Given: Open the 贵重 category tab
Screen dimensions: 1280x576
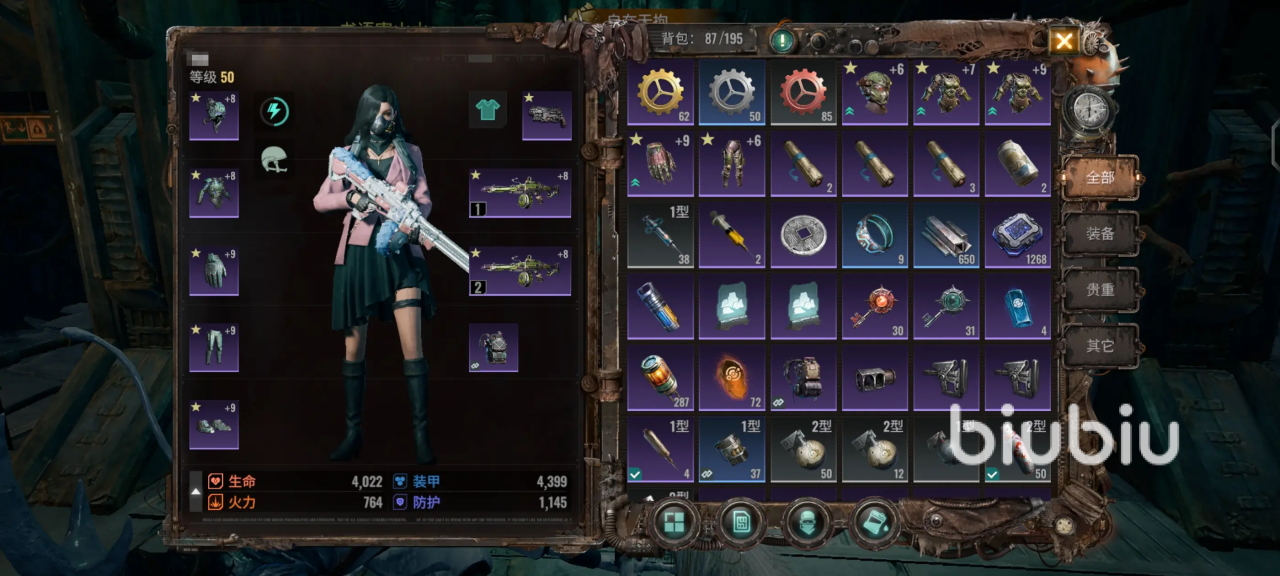Looking at the screenshot, I should pos(1100,290).
